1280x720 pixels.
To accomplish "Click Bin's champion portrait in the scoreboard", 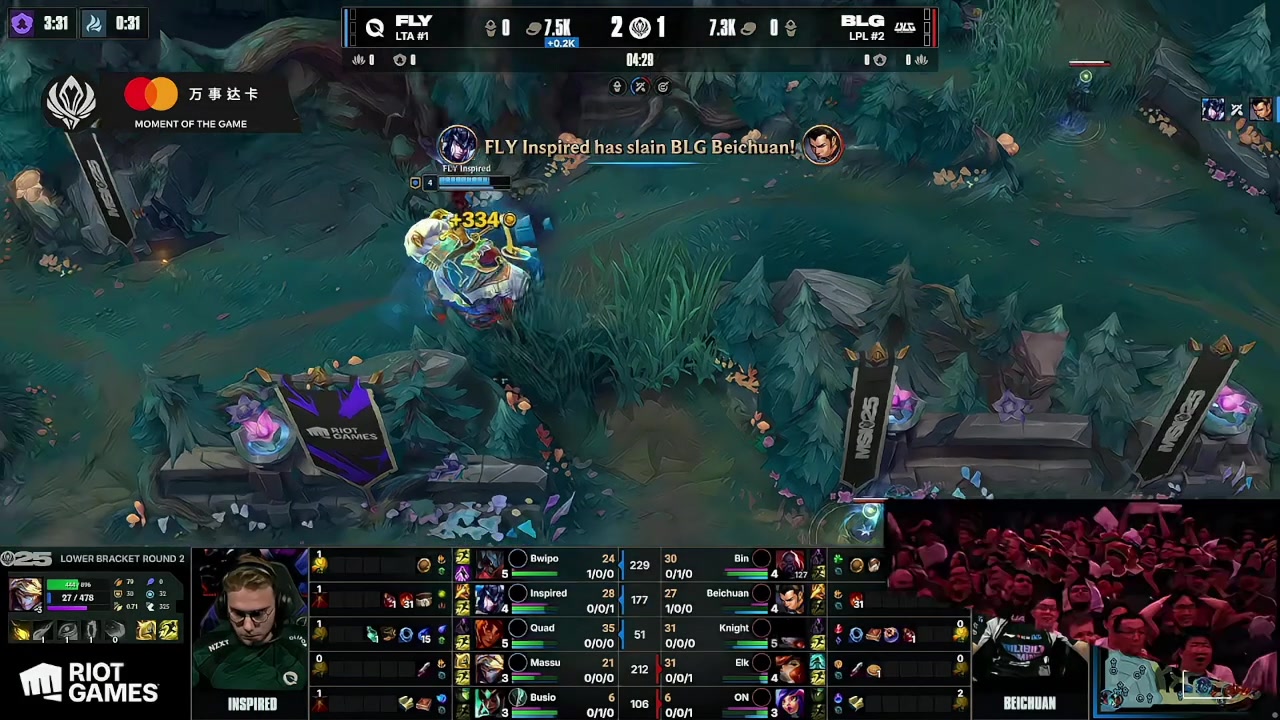I will (x=790, y=565).
